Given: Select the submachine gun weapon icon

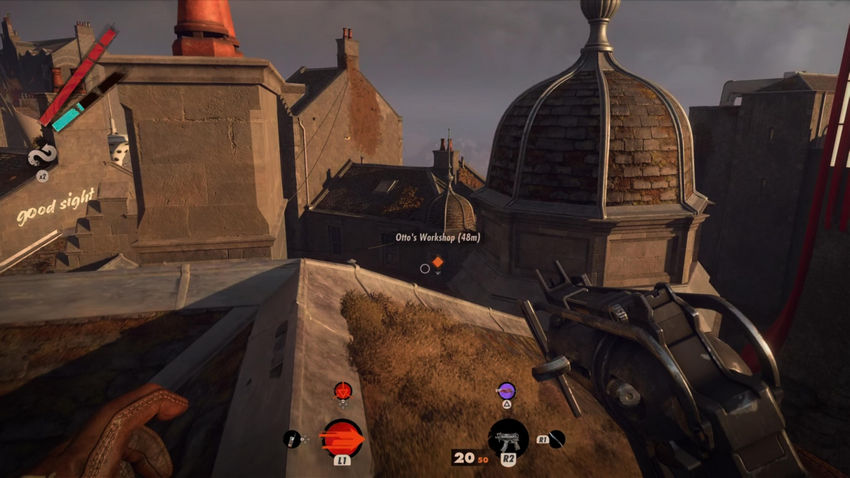Looking at the screenshot, I should (x=508, y=438).
